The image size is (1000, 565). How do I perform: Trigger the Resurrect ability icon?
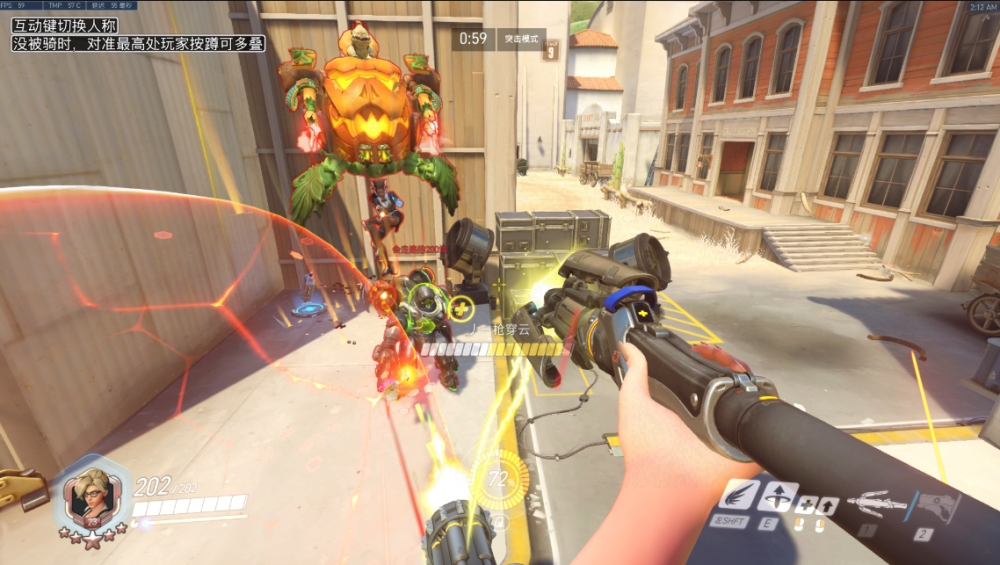[x=777, y=497]
